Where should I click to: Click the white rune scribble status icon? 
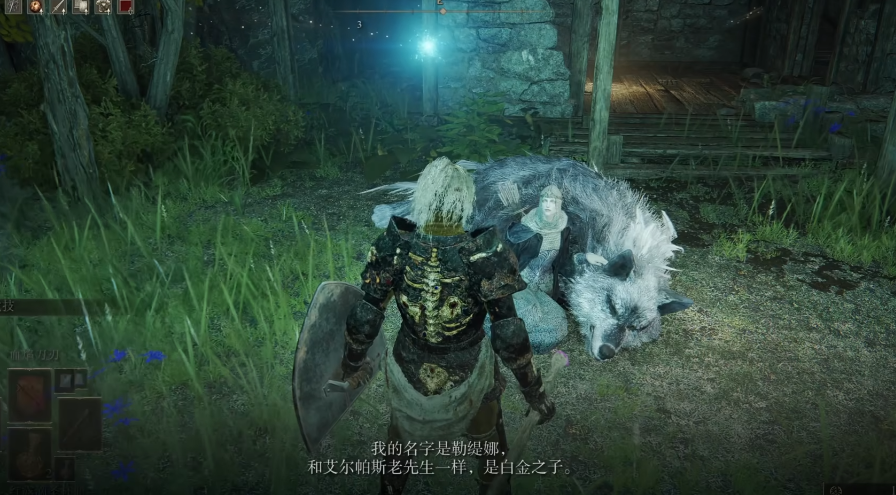click(14, 6)
